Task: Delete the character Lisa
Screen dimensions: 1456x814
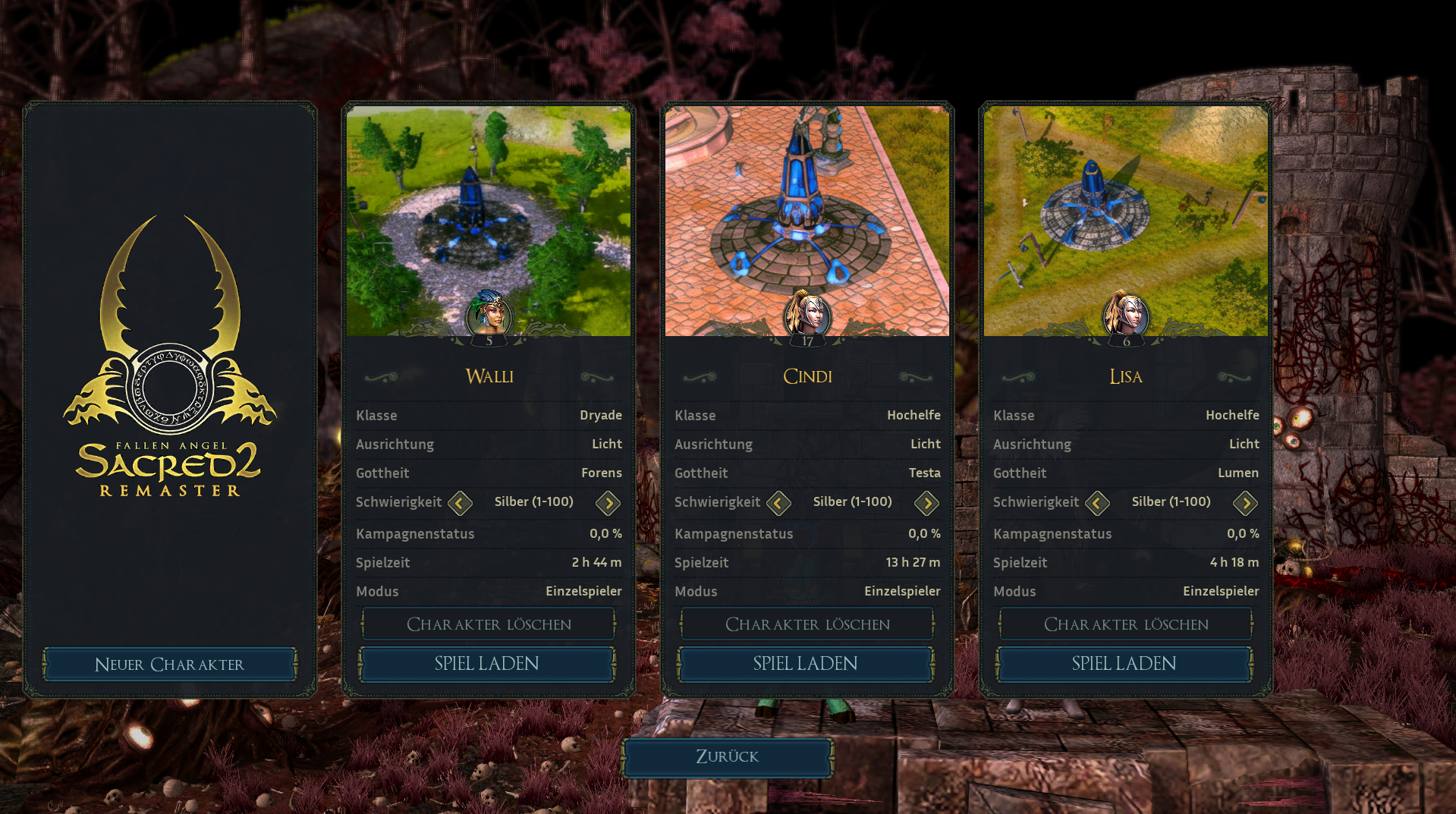Action: 1126,624
